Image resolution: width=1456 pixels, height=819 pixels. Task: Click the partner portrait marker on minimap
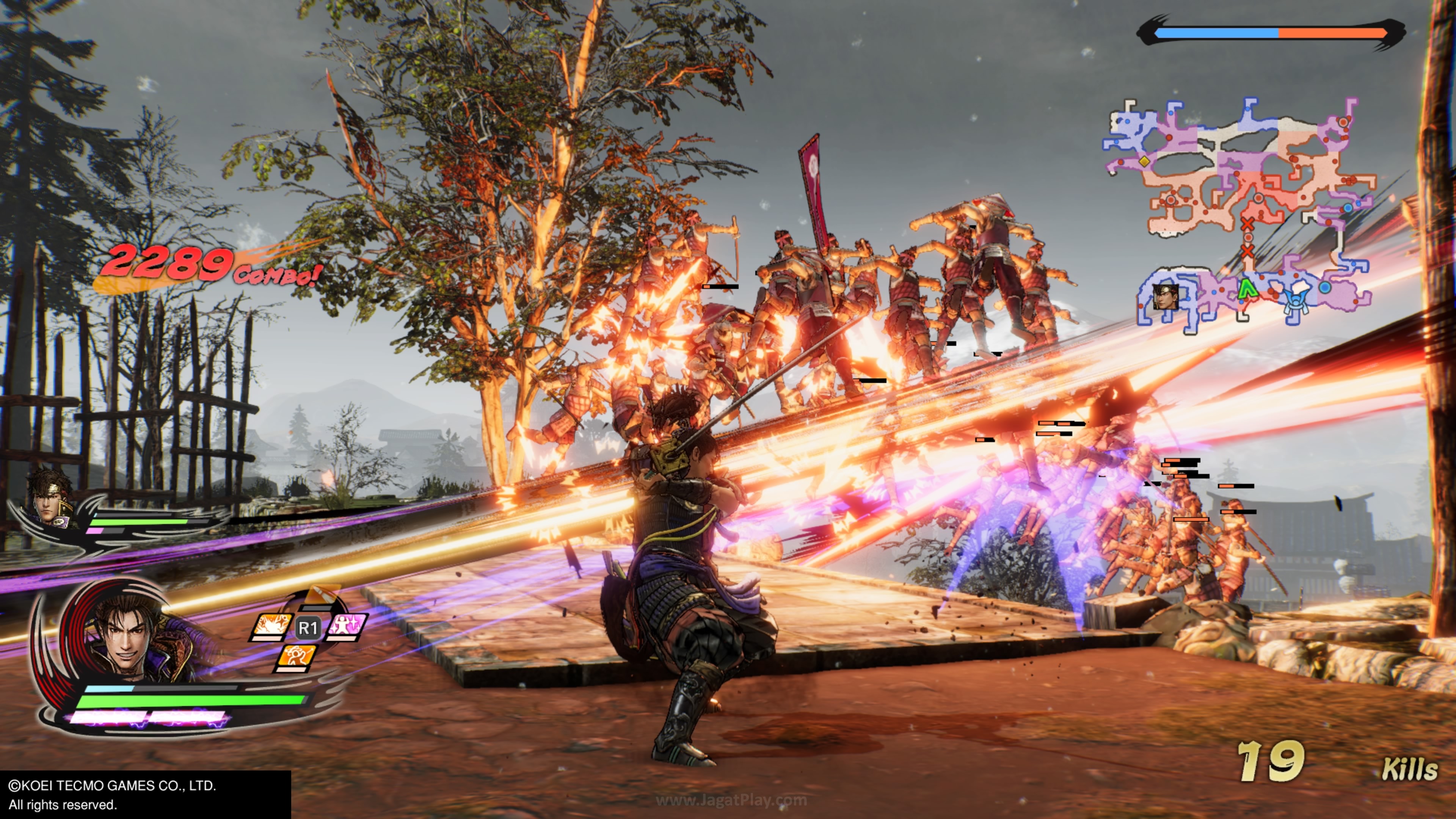click(1166, 297)
